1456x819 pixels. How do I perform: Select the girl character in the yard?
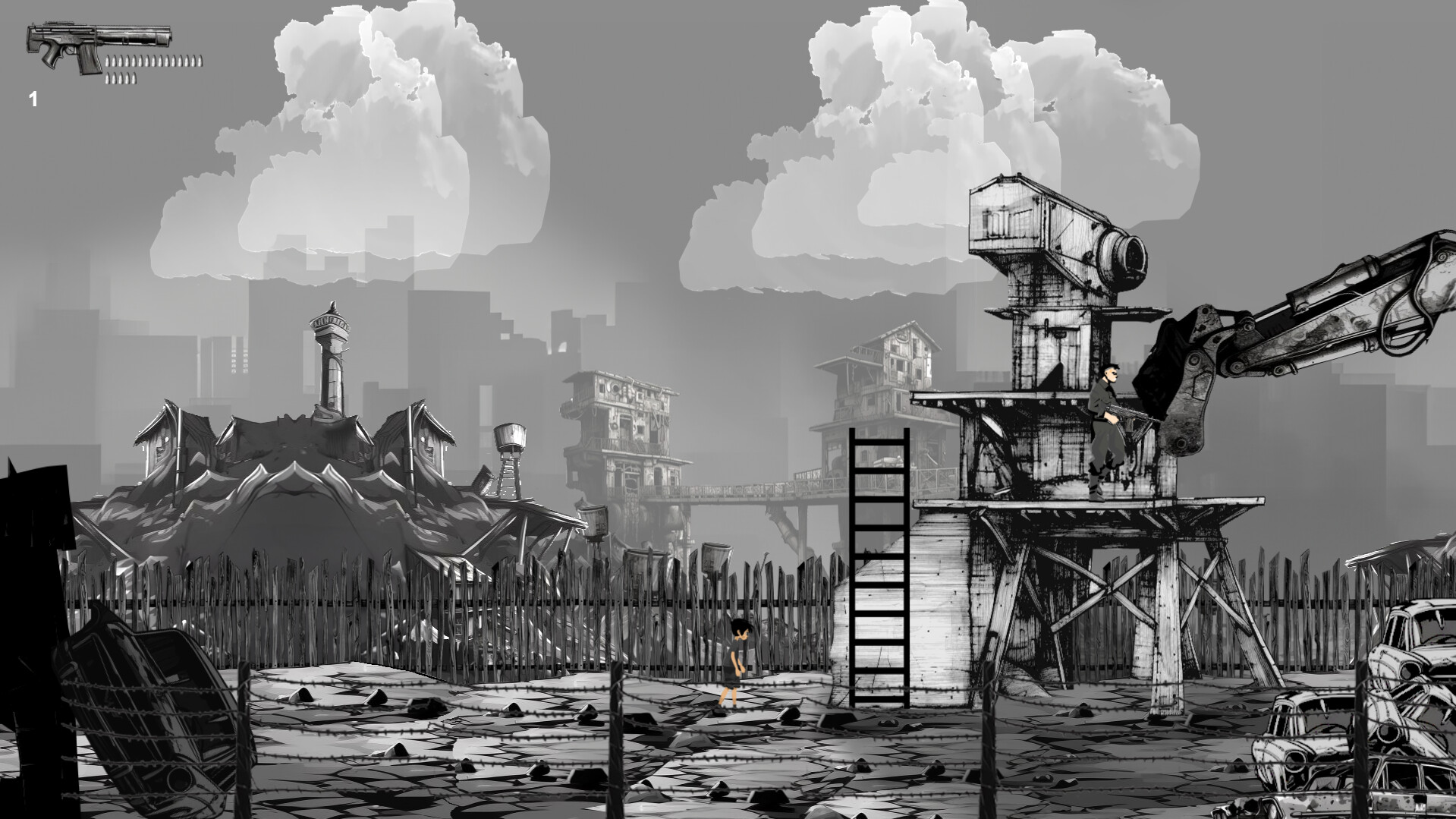[x=740, y=660]
